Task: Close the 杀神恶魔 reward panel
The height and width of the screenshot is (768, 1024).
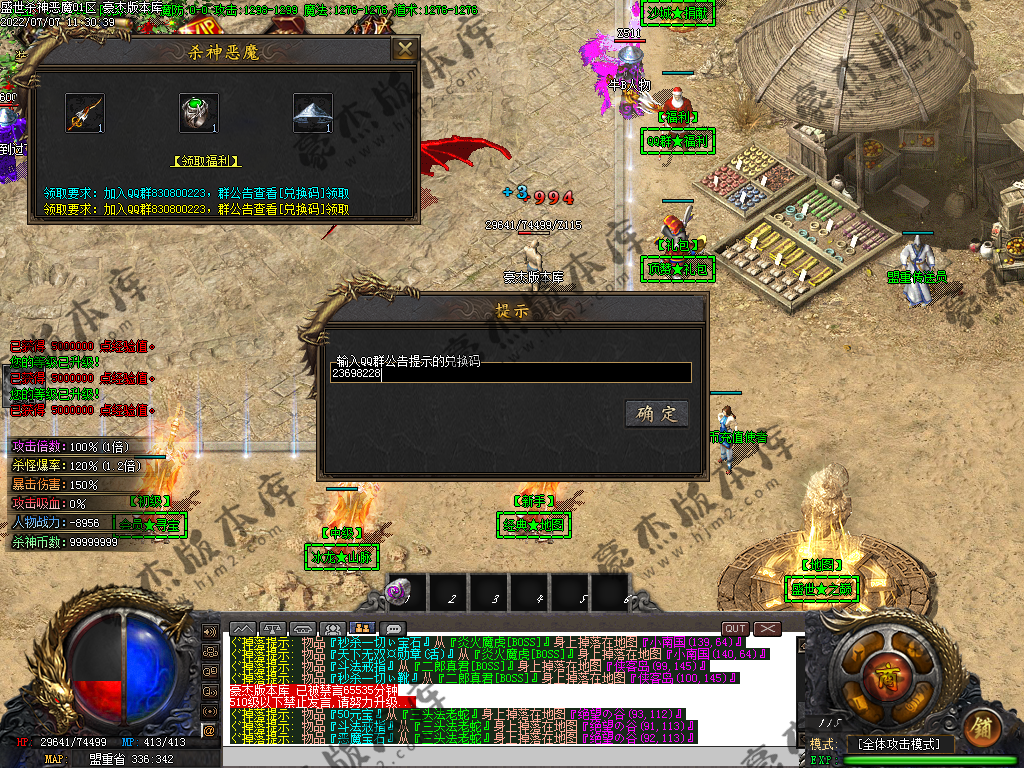Action: coord(404,50)
